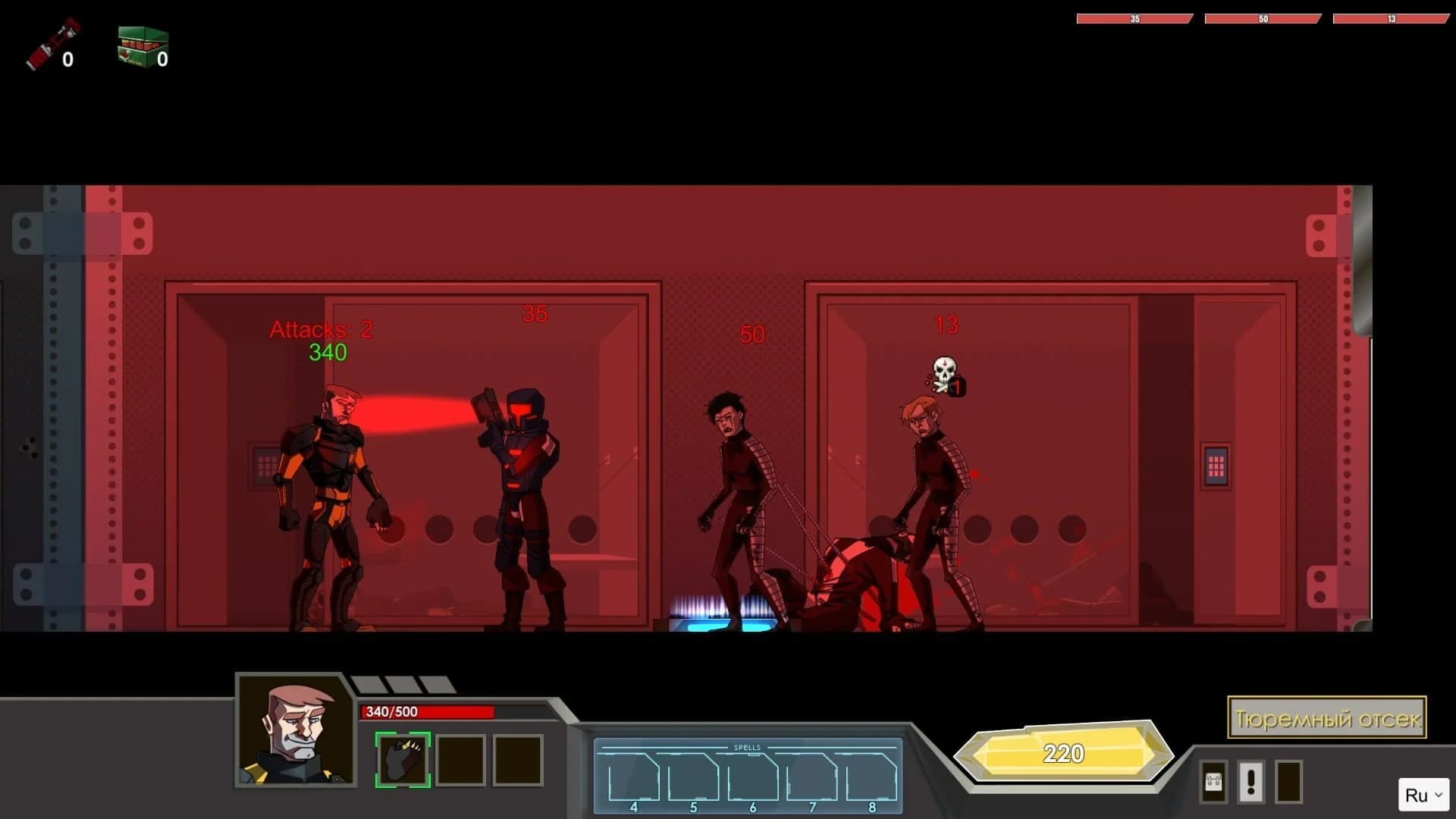Click the 340/500 health bar
Image resolution: width=1456 pixels, height=819 pixels.
click(x=425, y=713)
